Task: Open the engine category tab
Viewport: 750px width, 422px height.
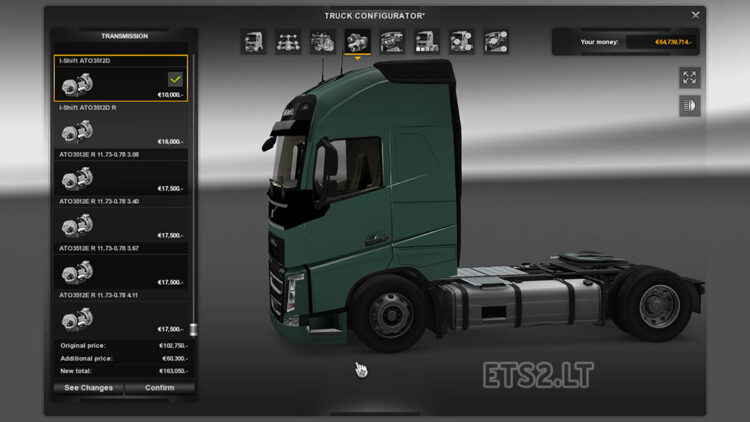Action: [x=322, y=42]
